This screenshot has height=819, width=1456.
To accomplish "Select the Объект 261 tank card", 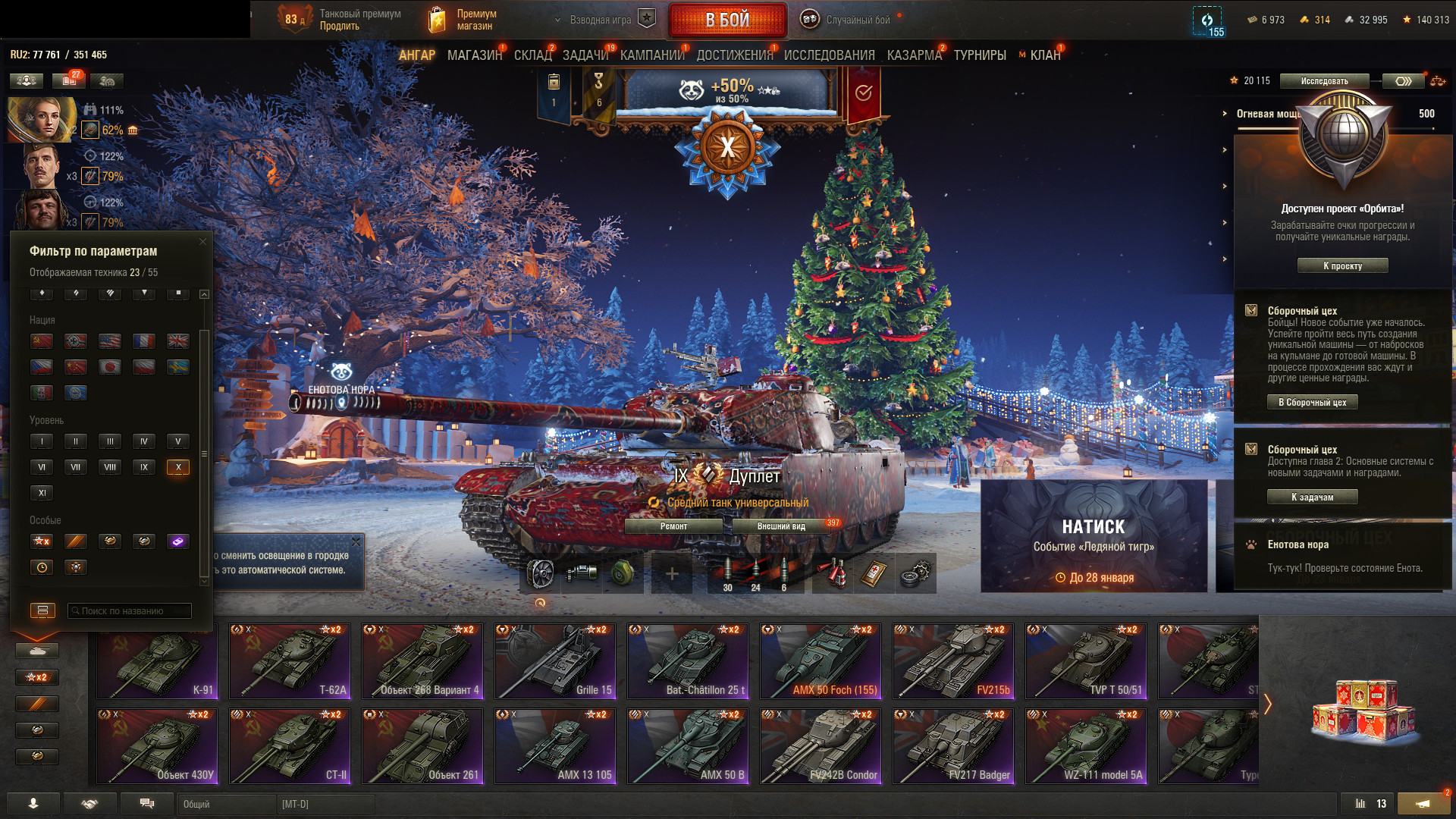I will 422,746.
